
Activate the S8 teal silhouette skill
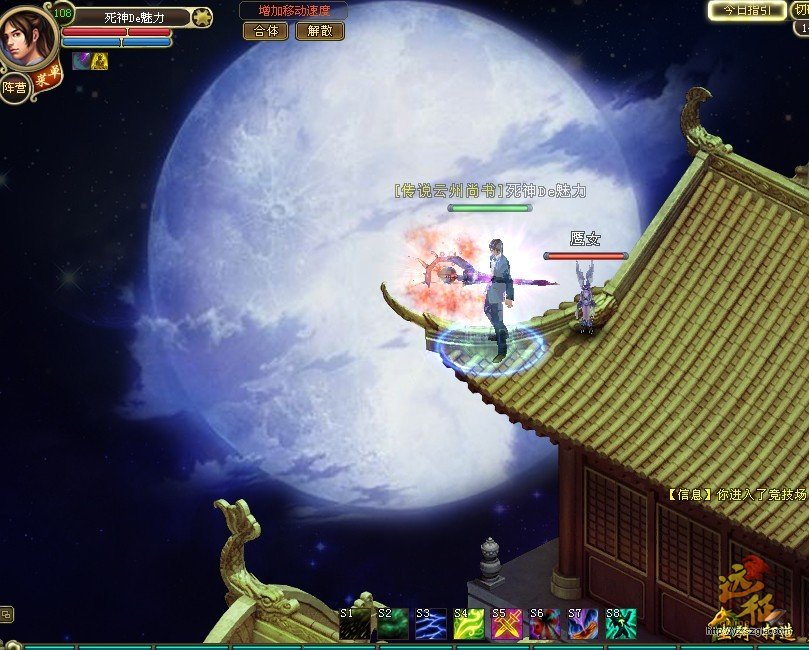click(x=620, y=624)
